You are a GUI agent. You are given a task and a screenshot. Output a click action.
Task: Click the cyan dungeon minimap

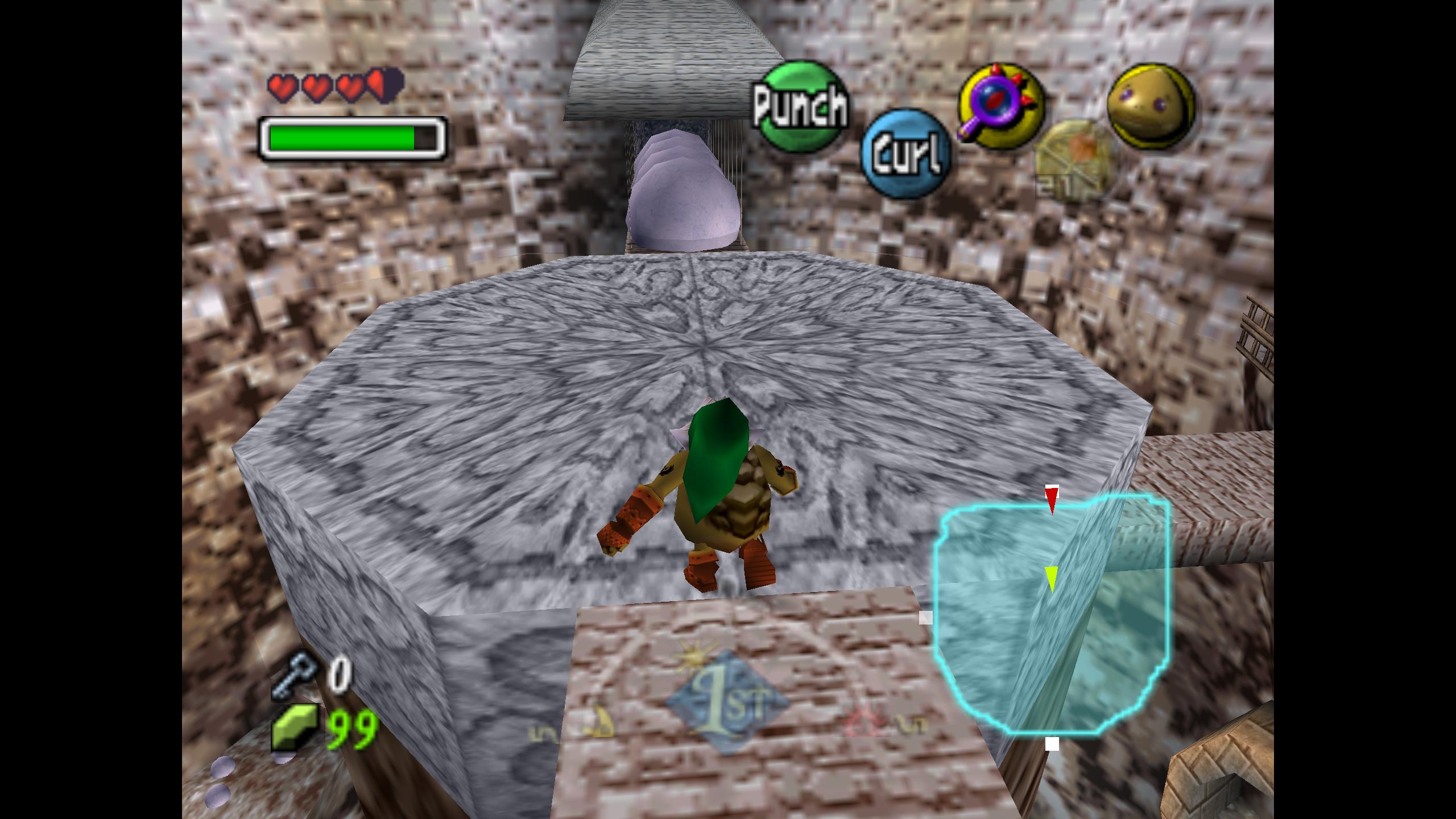tap(1051, 614)
